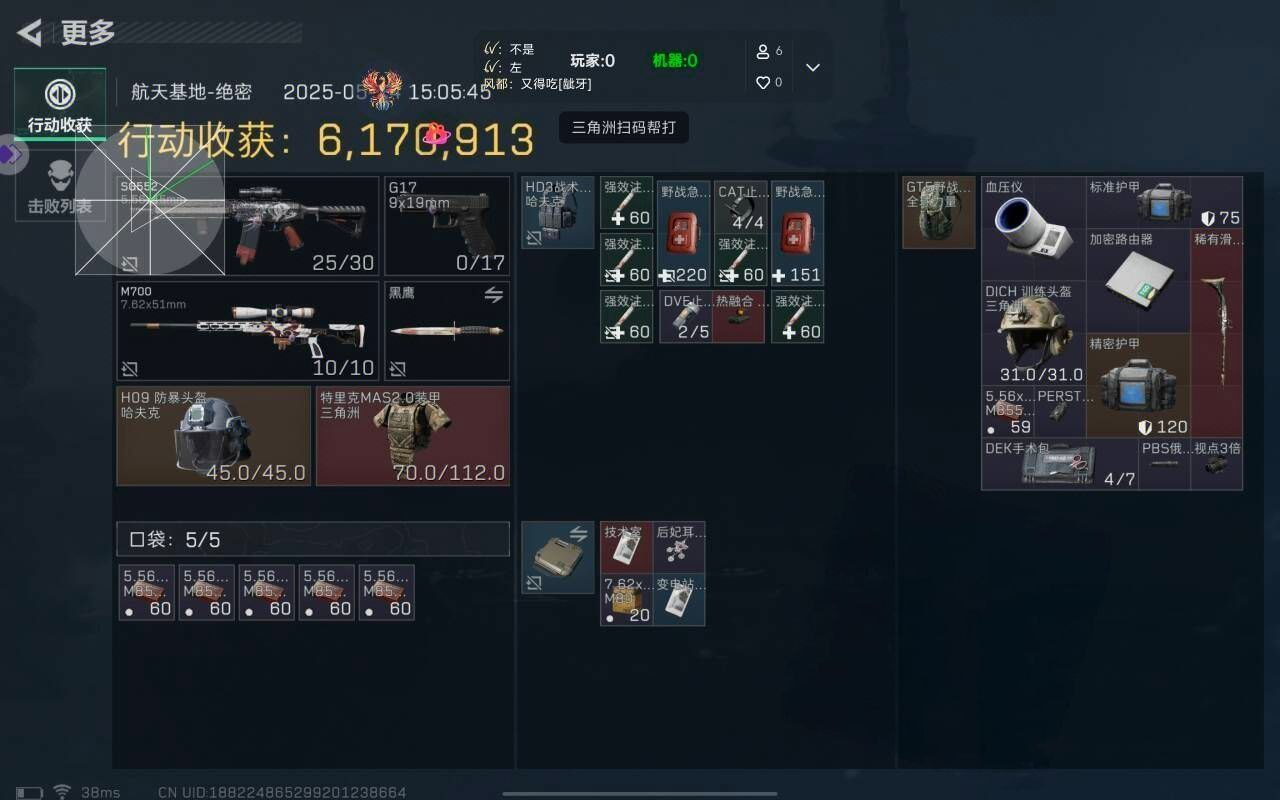This screenshot has width=1280, height=800.
Task: Click the spectator count person icon
Action: 763,53
